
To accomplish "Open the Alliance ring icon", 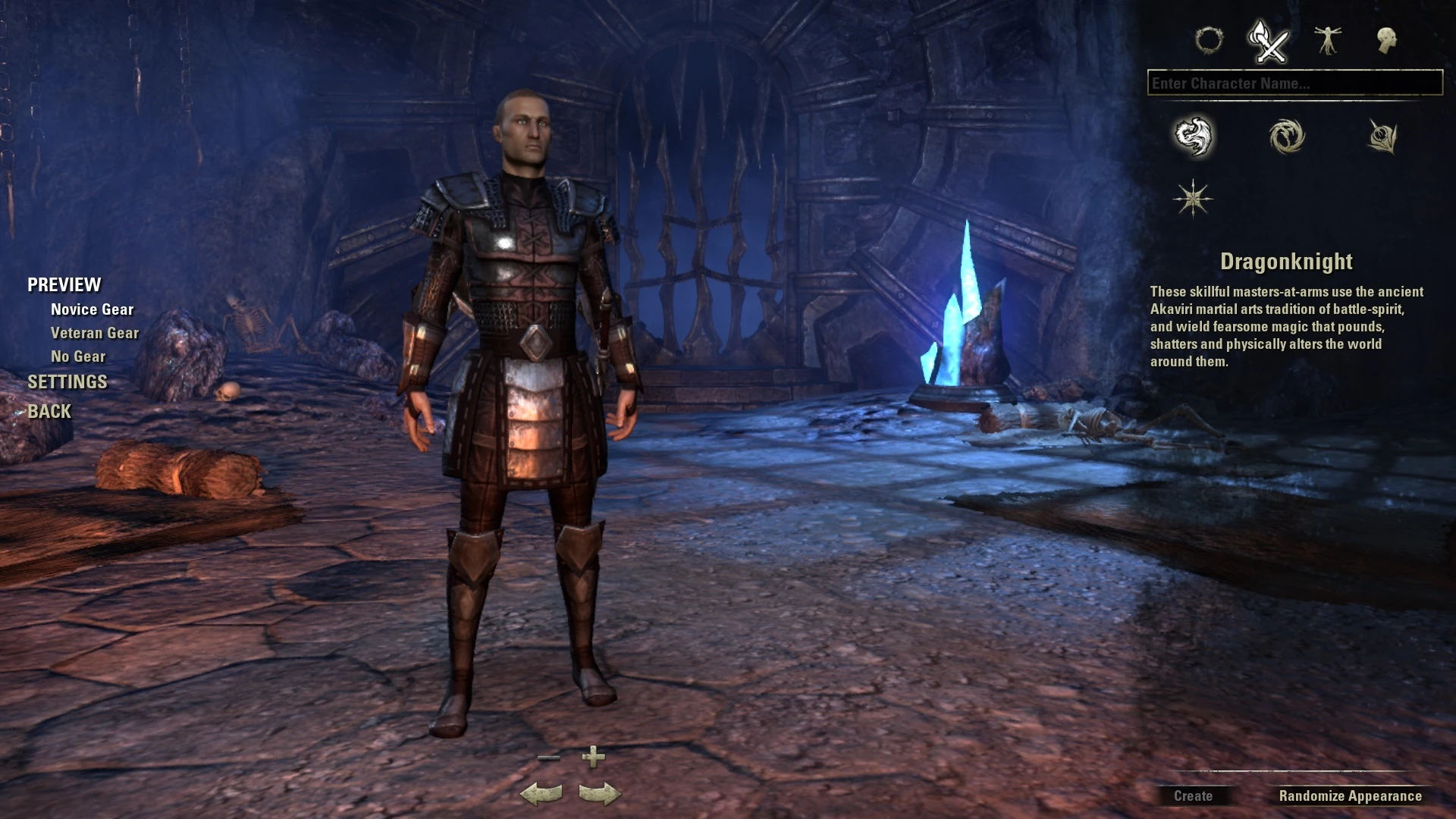I will [x=1211, y=42].
